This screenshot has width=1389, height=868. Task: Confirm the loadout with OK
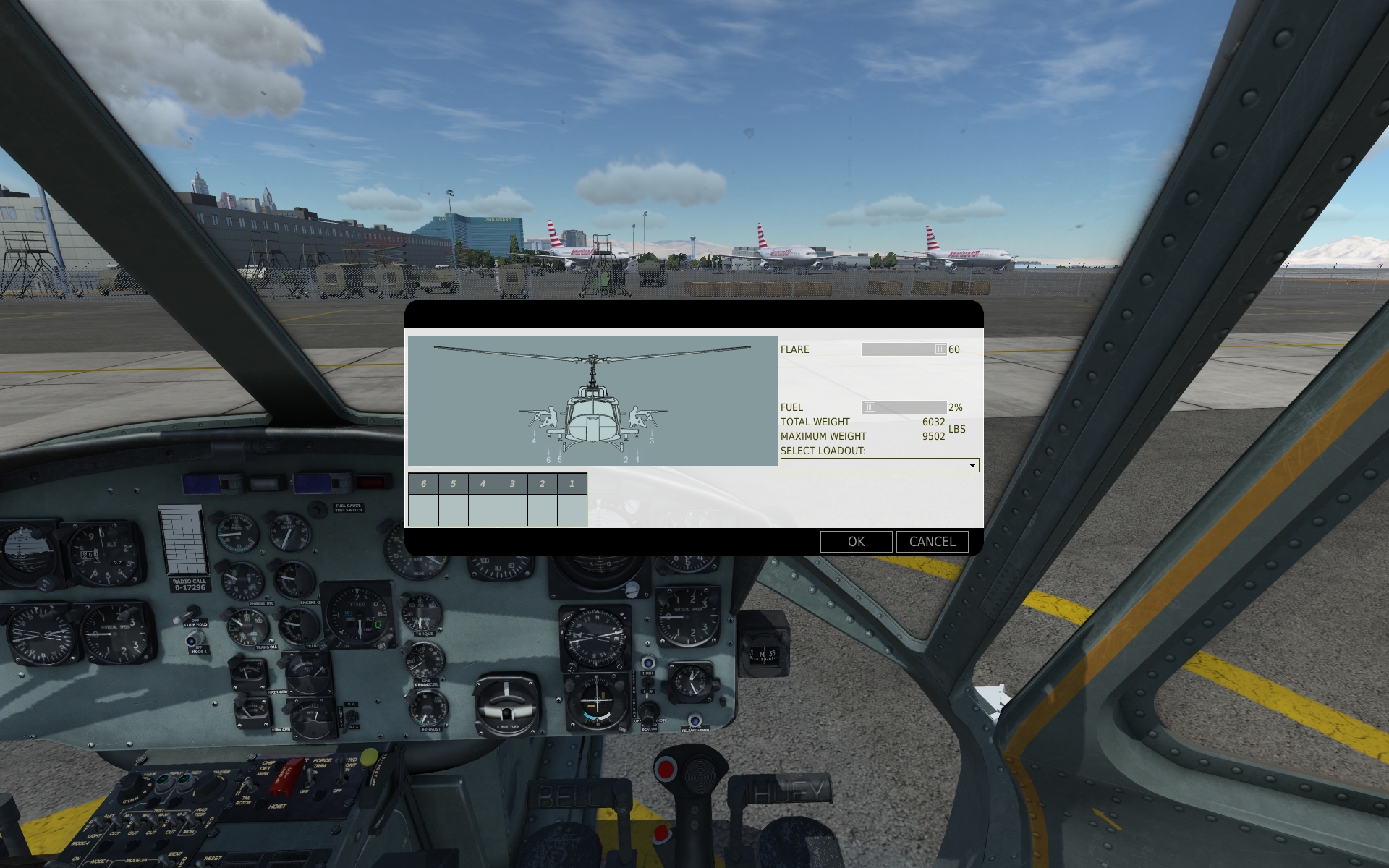pos(856,542)
